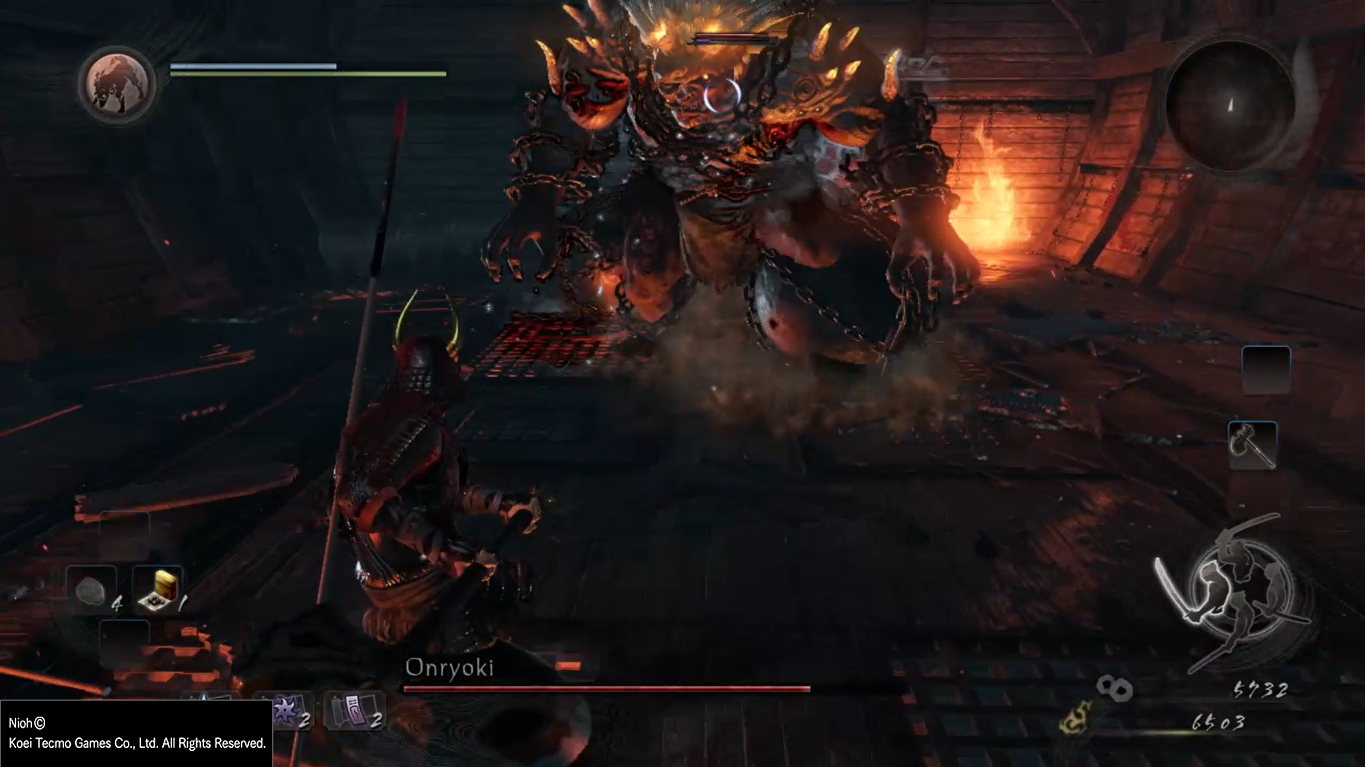Viewport: 1365px width, 767px height.
Task: Click the Amrita counter showing 6503
Action: [1219, 720]
